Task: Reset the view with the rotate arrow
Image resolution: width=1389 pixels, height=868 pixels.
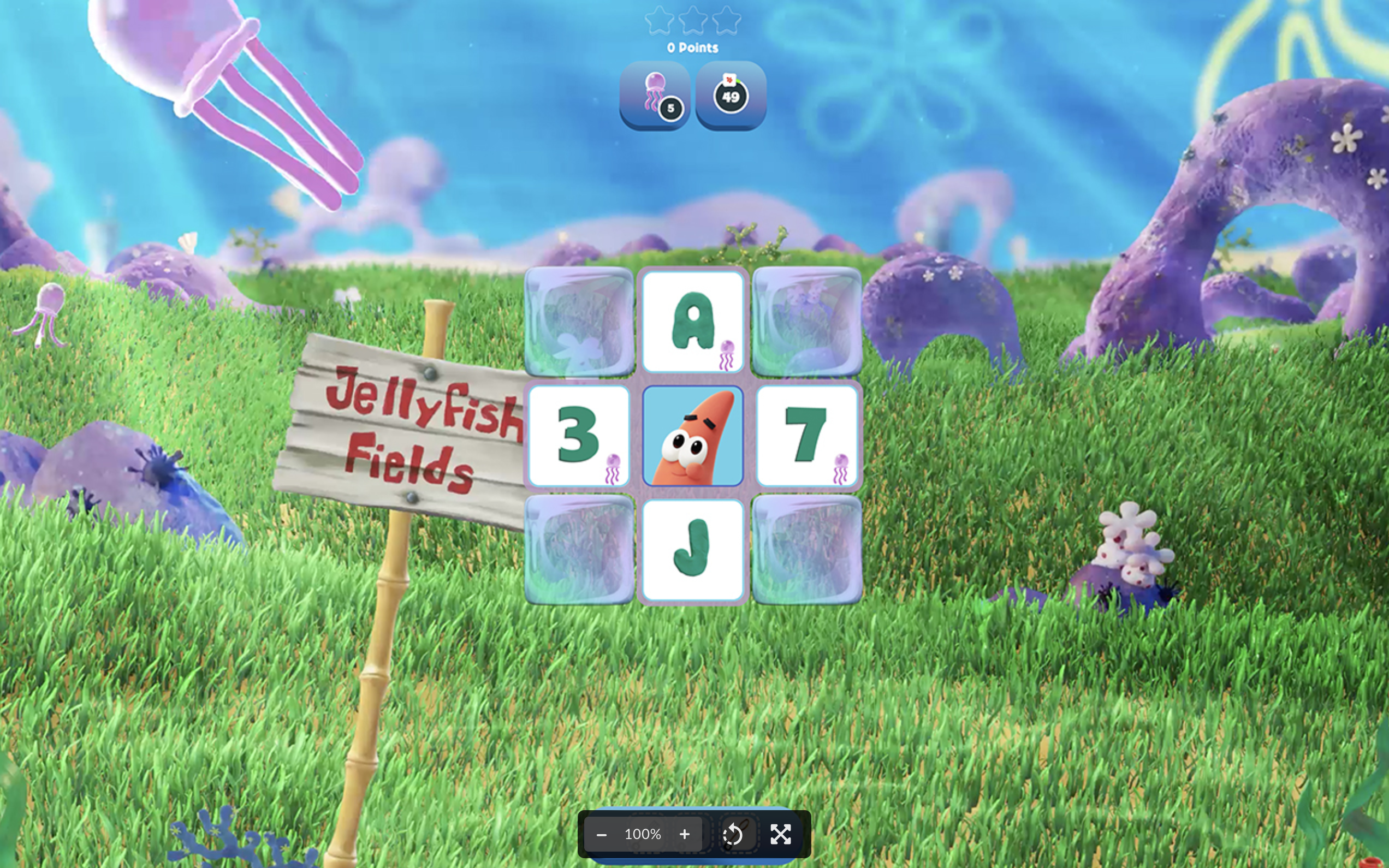Action: coord(733,834)
